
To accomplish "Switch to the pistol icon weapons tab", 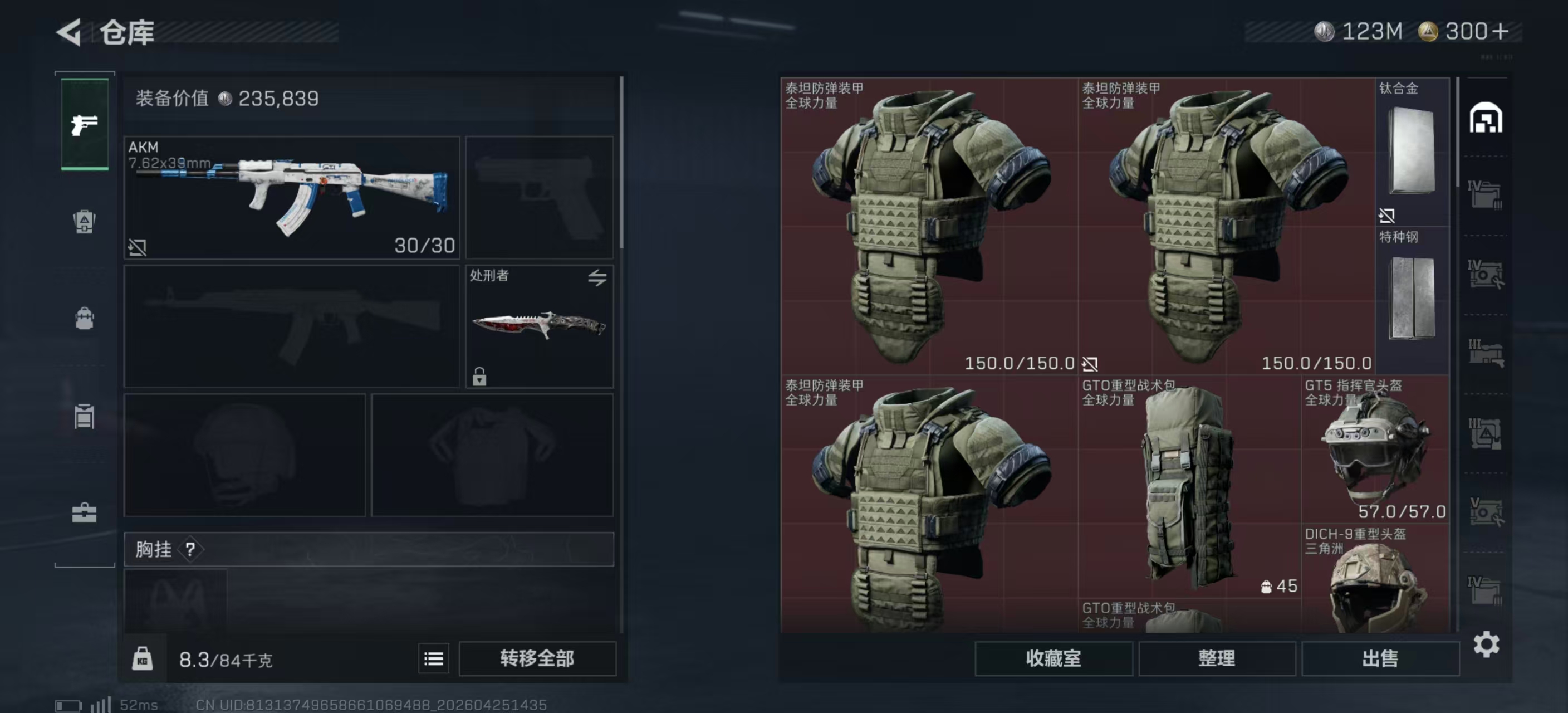I will click(x=85, y=125).
